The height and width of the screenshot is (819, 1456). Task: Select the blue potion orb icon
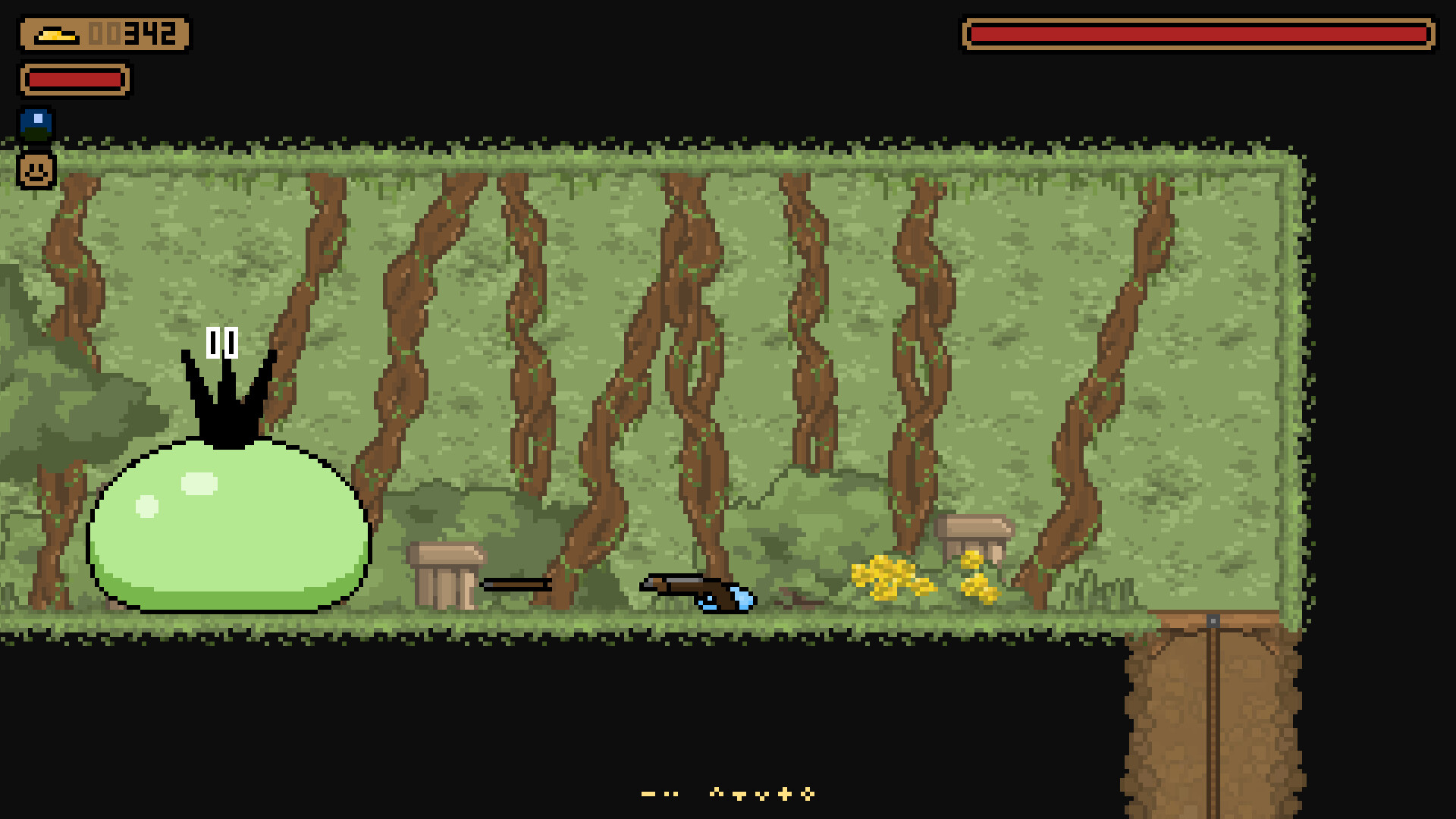(36, 124)
